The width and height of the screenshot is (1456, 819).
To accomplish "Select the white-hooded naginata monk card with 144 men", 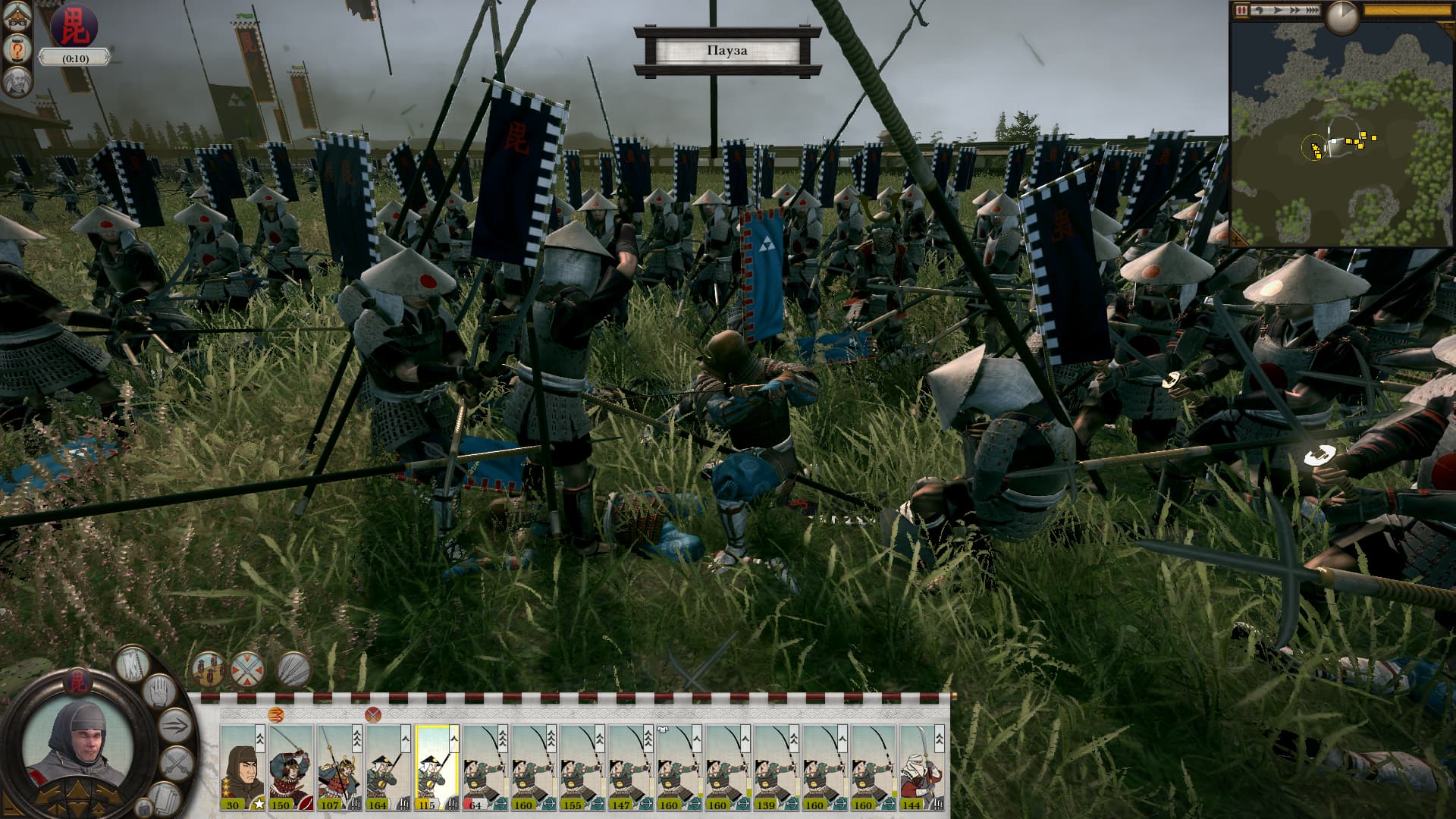I will coord(921,767).
